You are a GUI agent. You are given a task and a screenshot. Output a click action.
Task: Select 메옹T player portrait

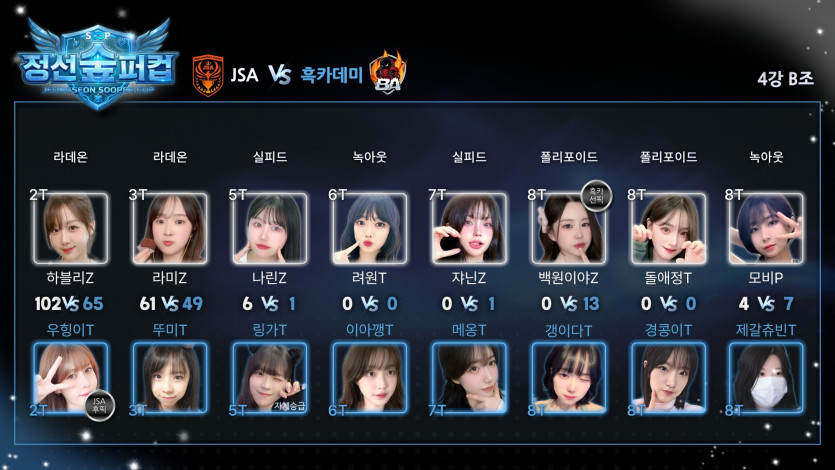coord(468,379)
